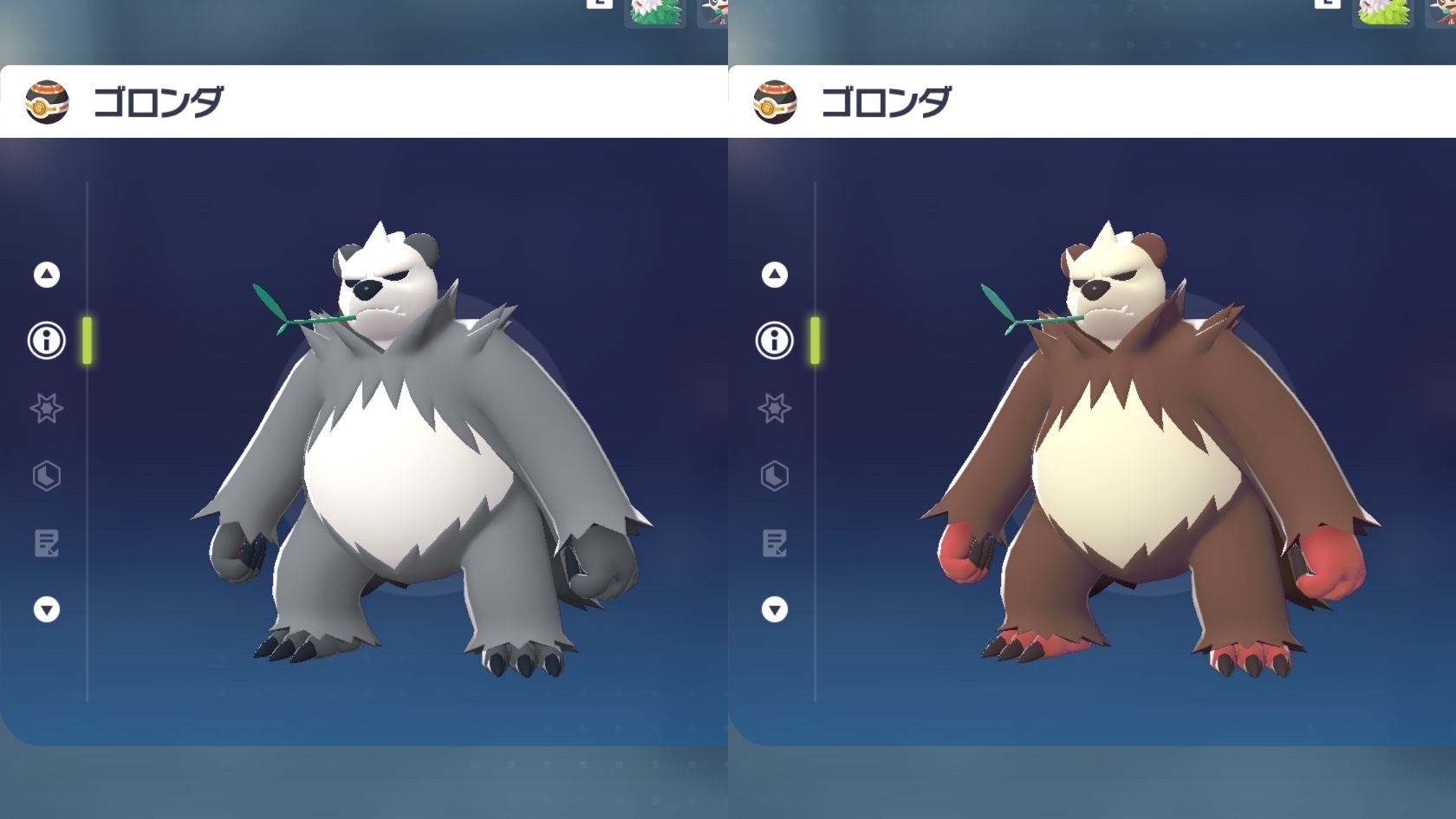The width and height of the screenshot is (1456, 819).
Task: Click the down arrow beside the gray Pangoro
Action: [x=47, y=610]
